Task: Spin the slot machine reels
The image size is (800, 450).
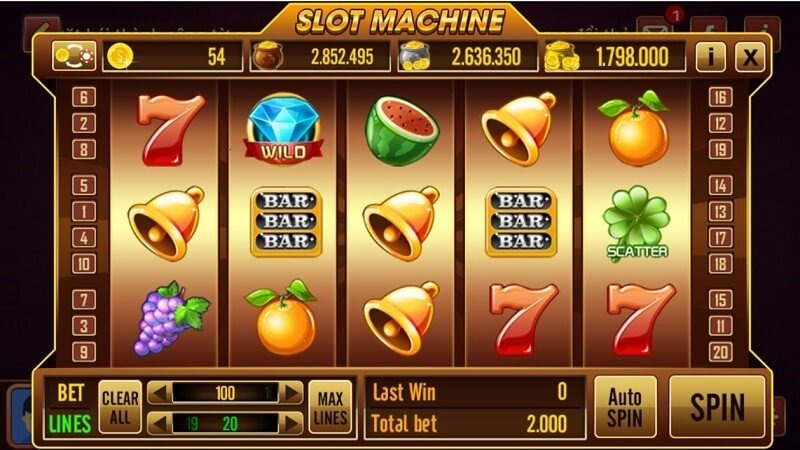Action: click(x=717, y=407)
